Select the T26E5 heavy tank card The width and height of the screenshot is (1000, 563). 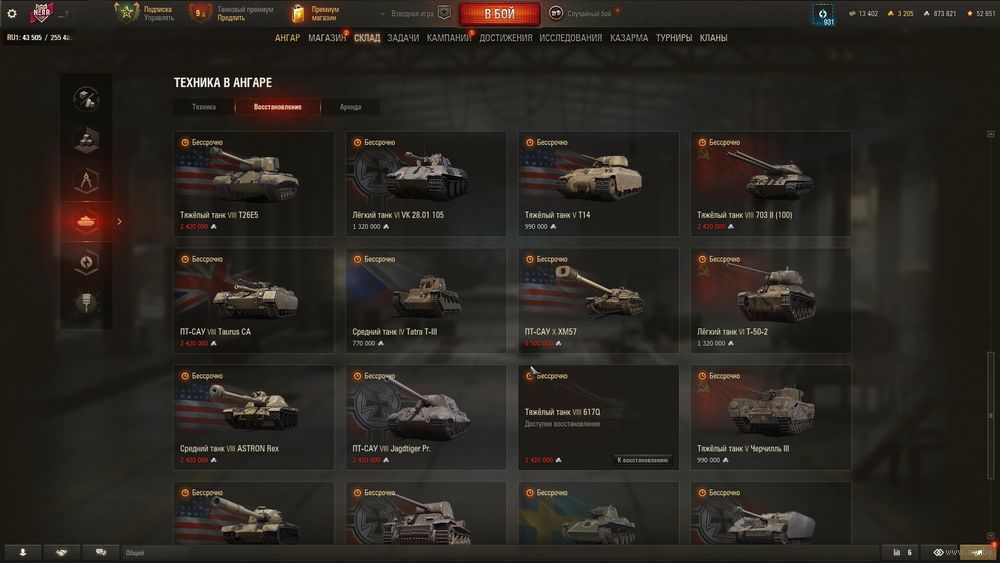coord(254,184)
